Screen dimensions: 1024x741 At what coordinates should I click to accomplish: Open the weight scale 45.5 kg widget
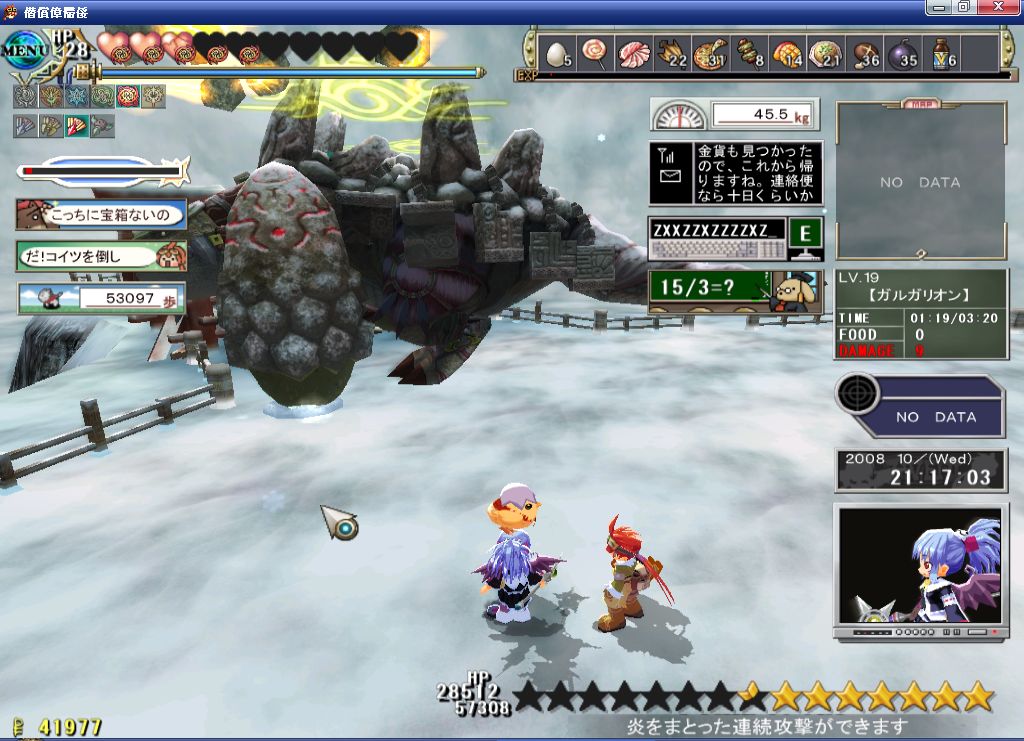click(735, 115)
